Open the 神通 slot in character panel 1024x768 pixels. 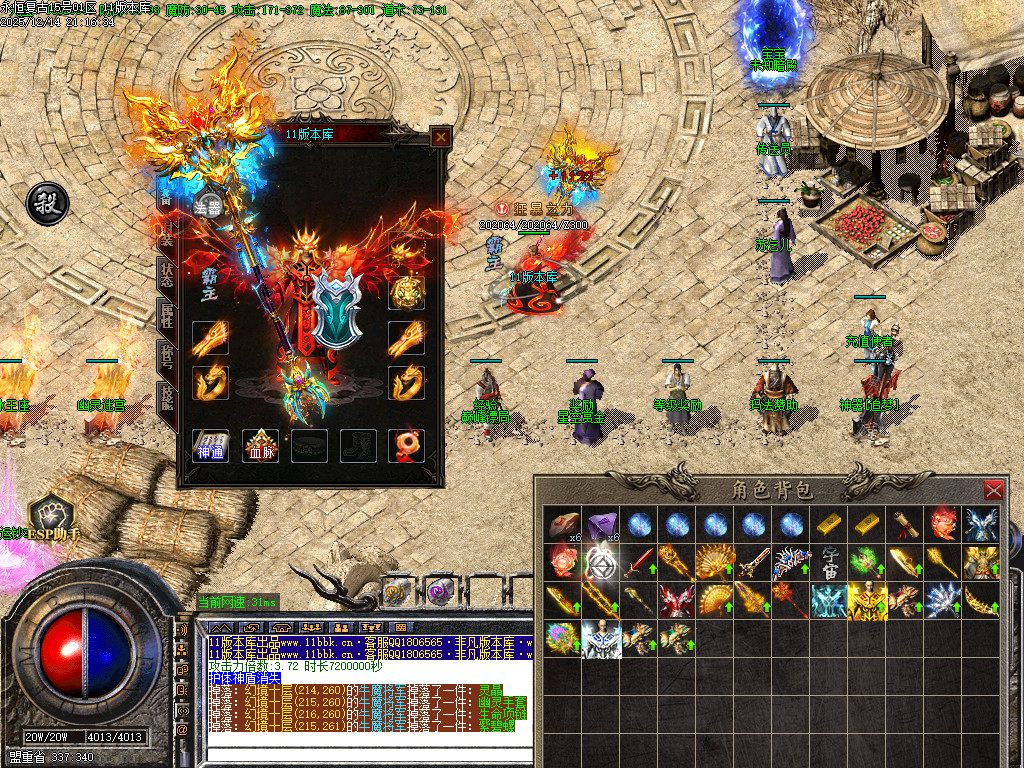pyautogui.click(x=210, y=446)
